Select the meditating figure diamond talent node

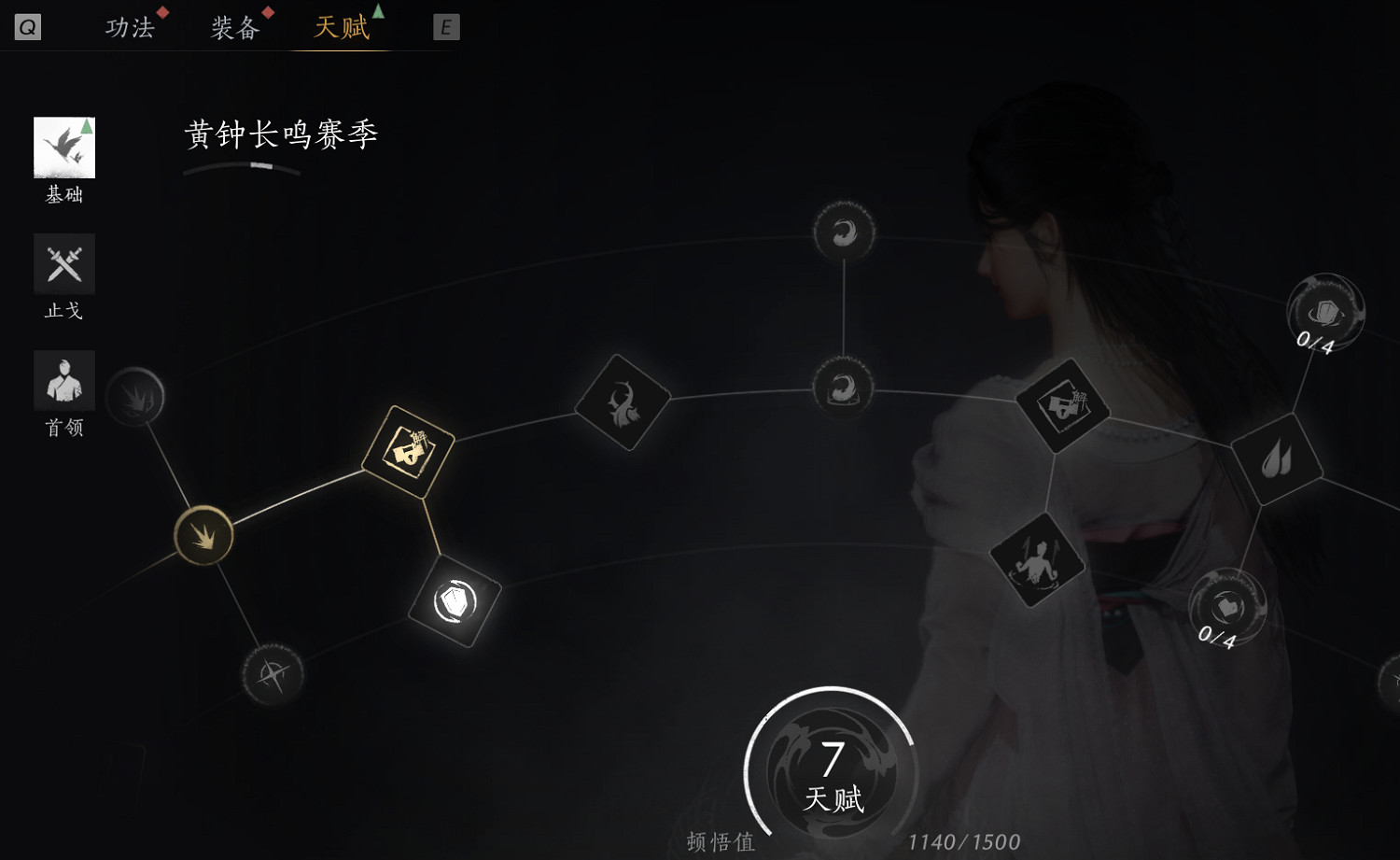(x=1039, y=560)
